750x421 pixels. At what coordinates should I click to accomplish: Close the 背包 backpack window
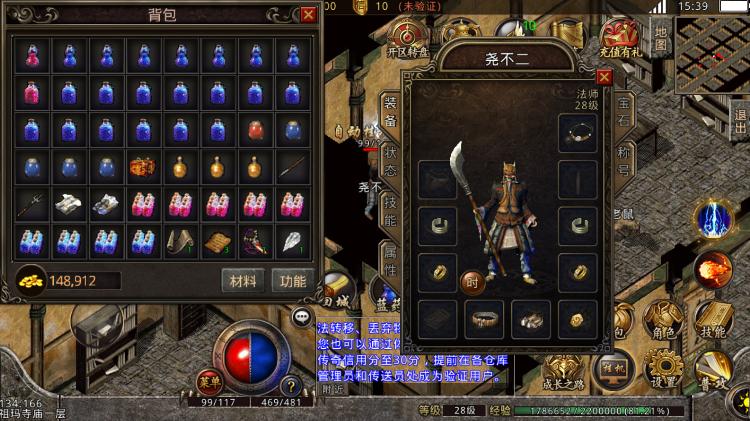308,14
